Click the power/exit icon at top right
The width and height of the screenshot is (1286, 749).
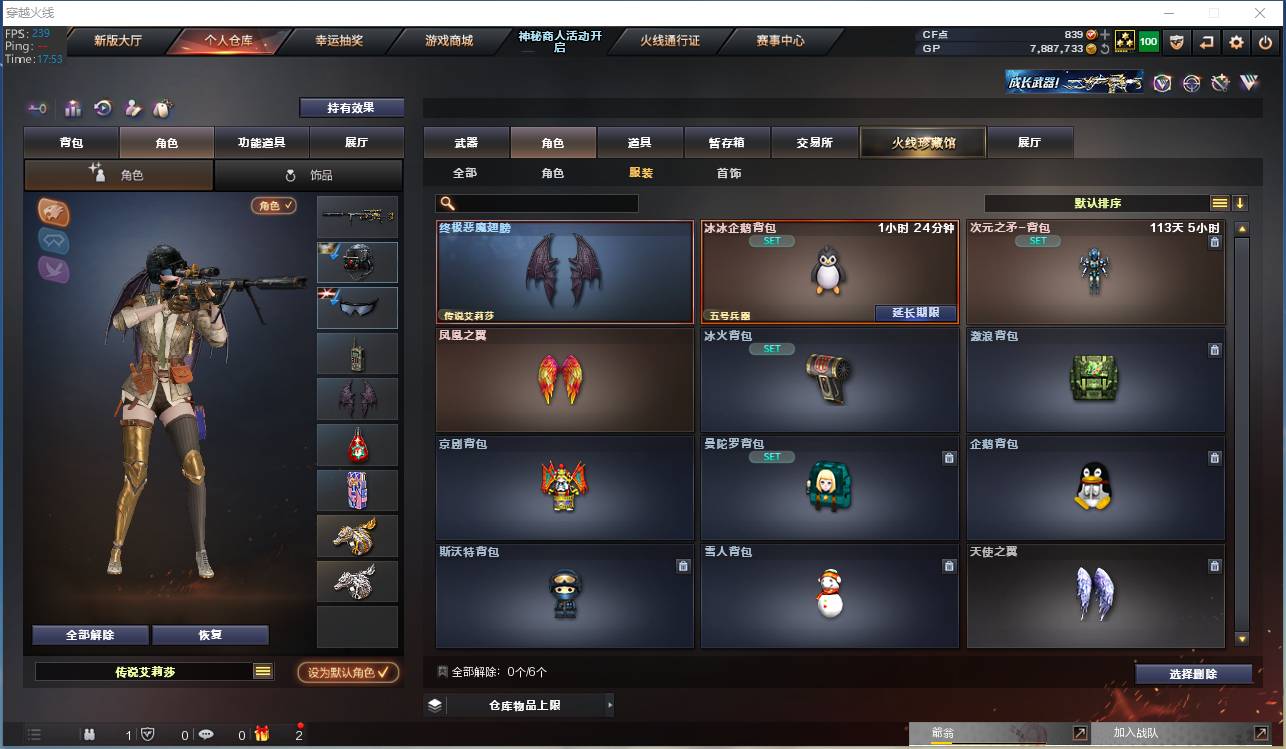pyautogui.click(x=1266, y=42)
